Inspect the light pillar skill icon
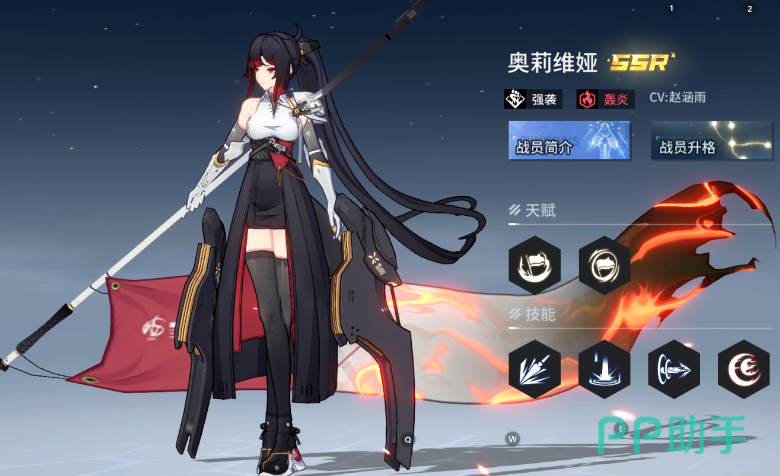The height and width of the screenshot is (476, 780). click(604, 369)
